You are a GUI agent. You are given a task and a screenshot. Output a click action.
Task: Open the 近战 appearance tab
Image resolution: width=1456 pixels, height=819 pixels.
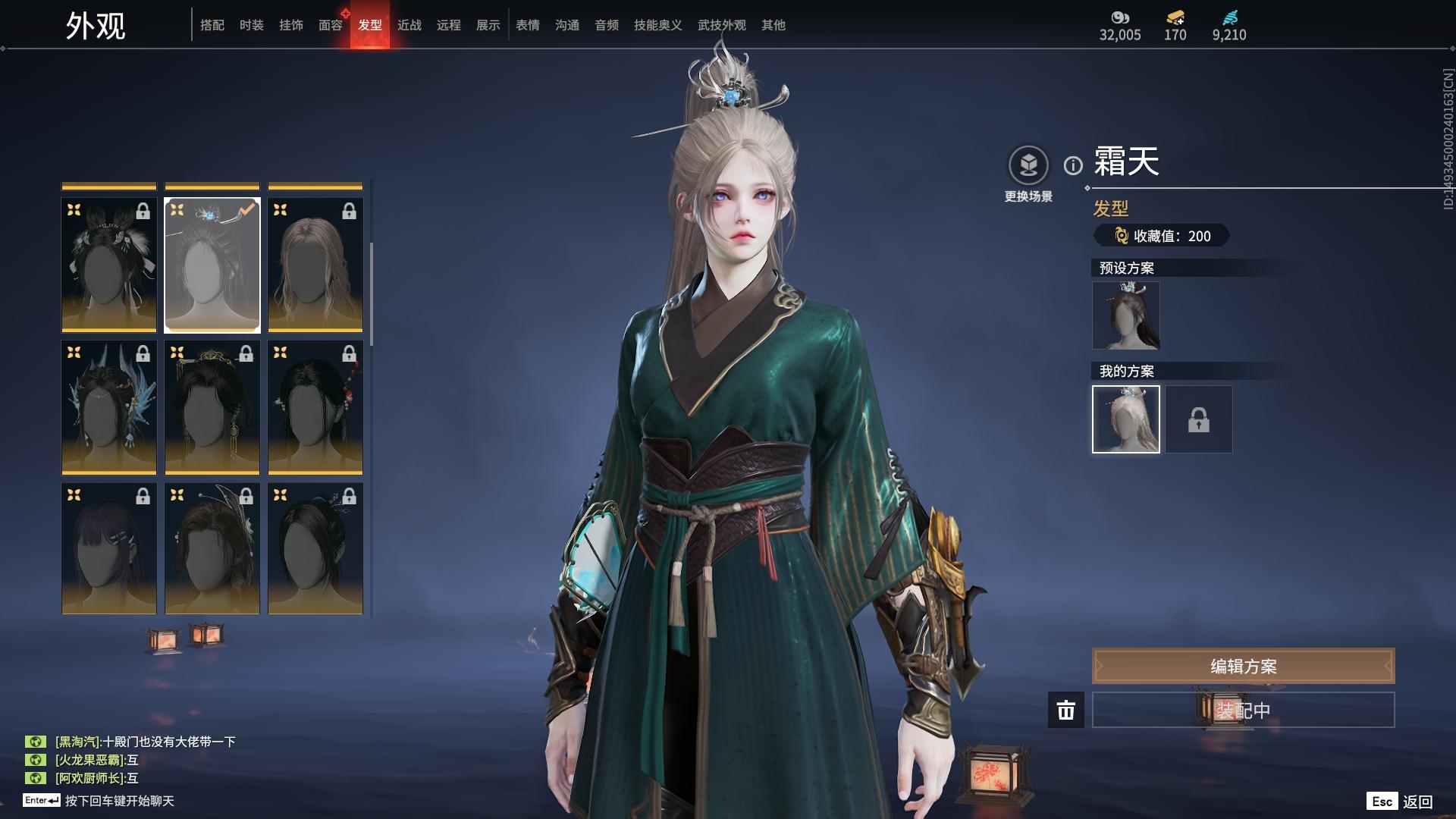[409, 25]
